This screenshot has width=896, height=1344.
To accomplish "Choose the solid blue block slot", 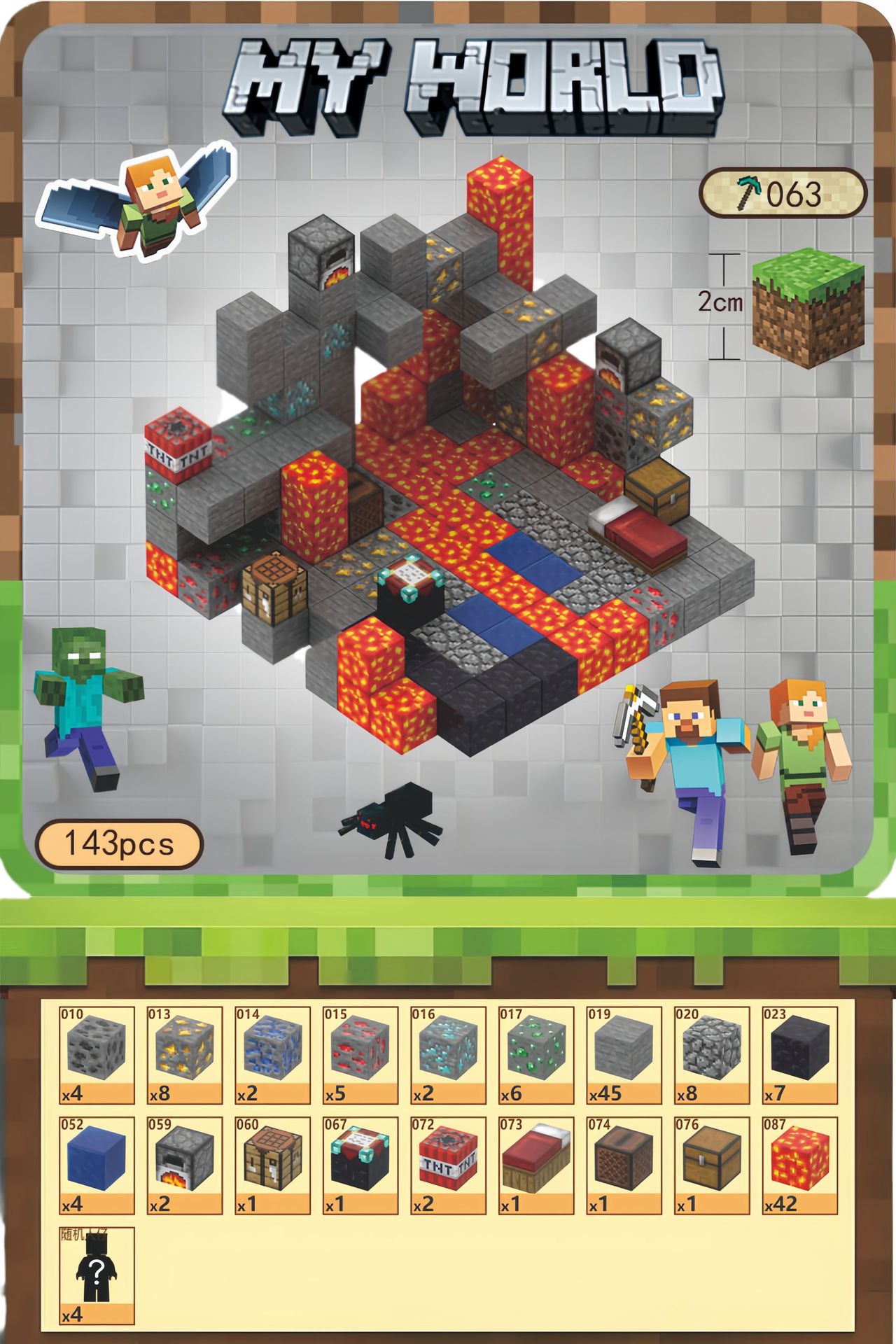I will click(x=97, y=1165).
